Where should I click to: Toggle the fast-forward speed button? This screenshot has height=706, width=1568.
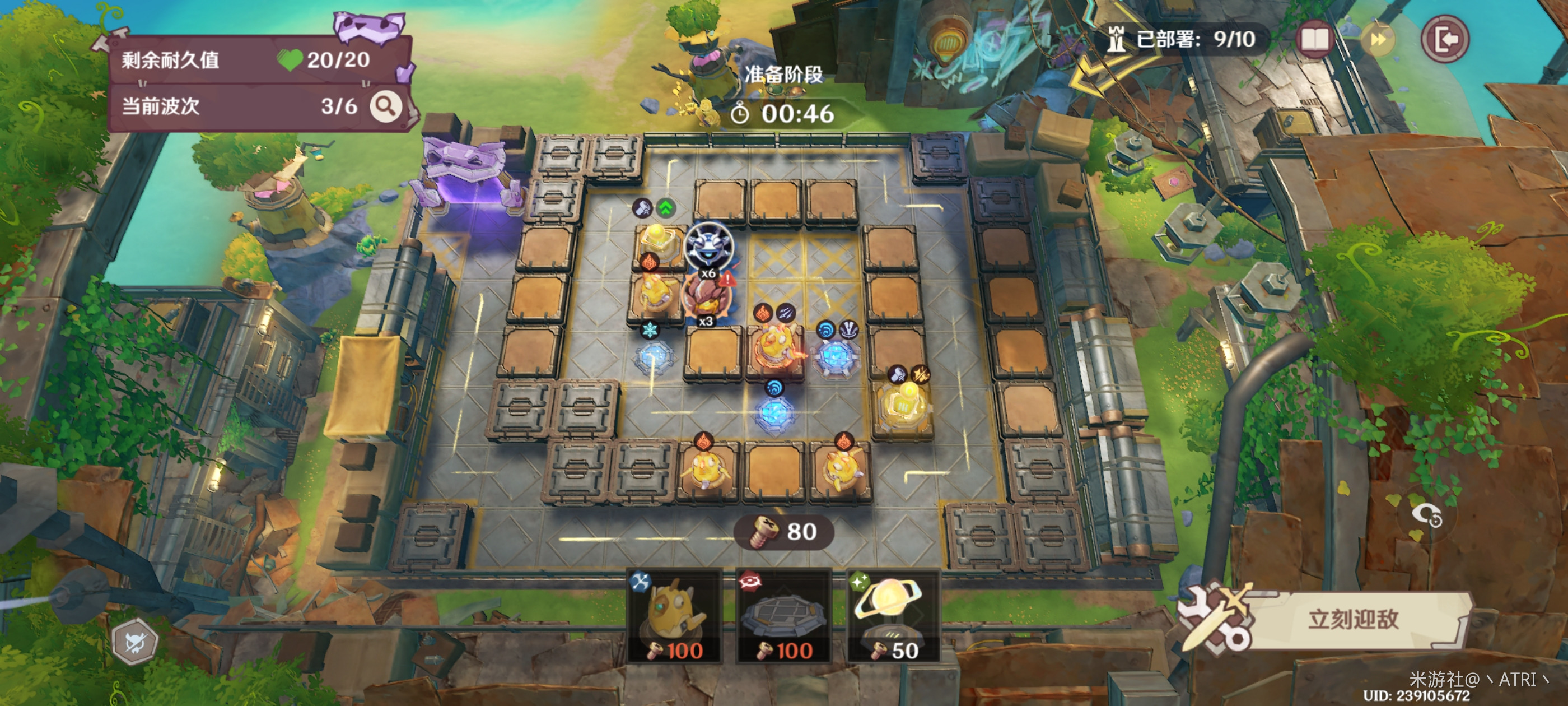1378,40
